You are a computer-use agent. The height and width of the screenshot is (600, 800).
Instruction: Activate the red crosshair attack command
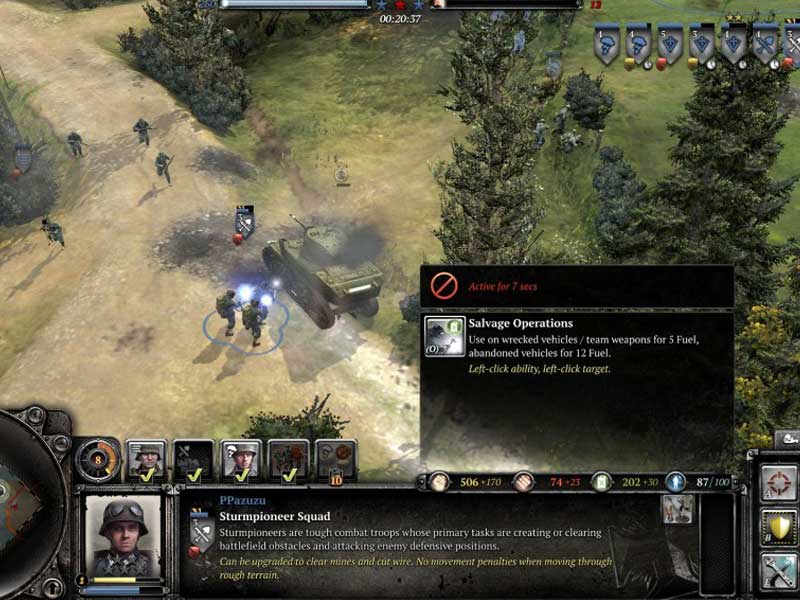tap(779, 485)
